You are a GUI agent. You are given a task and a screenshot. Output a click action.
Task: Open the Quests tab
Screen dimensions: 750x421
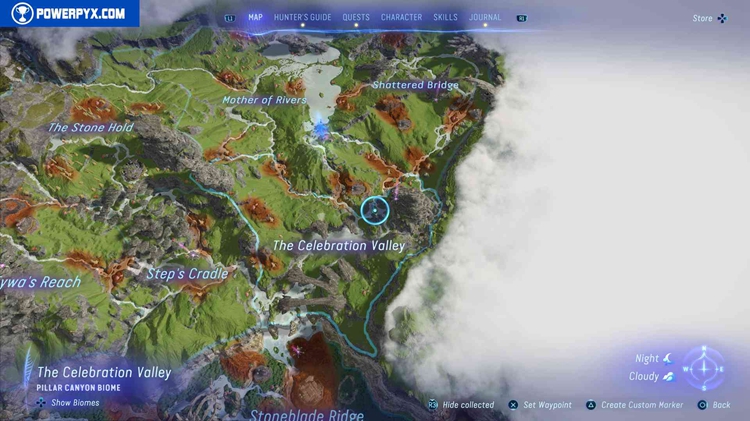click(355, 18)
